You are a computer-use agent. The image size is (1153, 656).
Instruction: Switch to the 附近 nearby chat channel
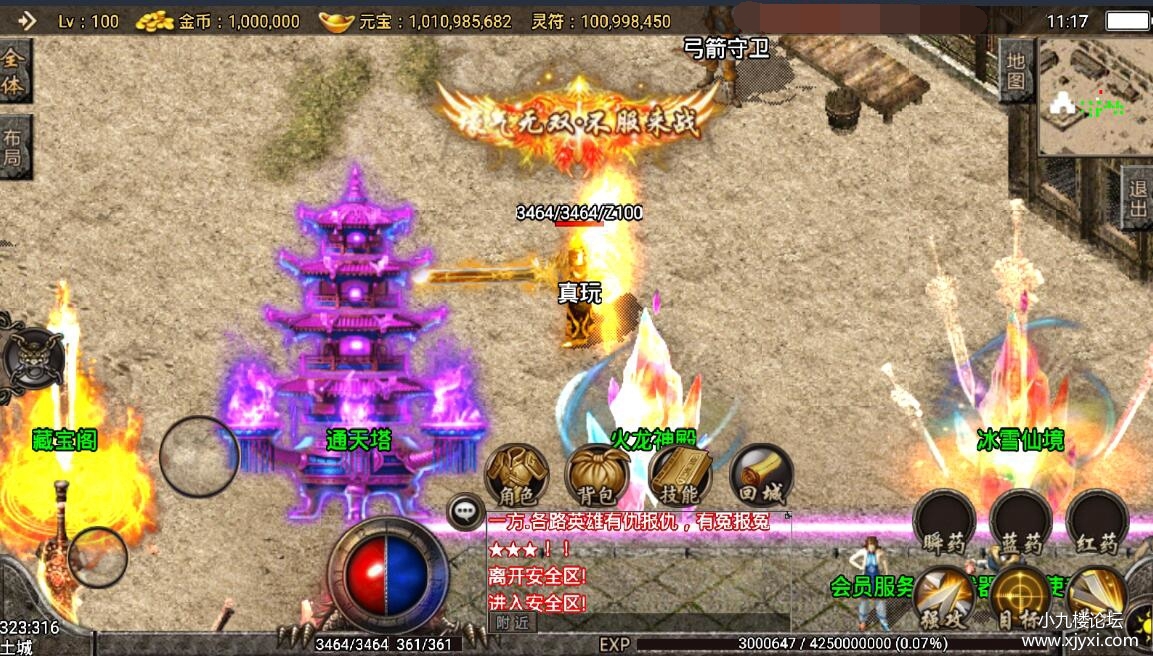(x=512, y=622)
